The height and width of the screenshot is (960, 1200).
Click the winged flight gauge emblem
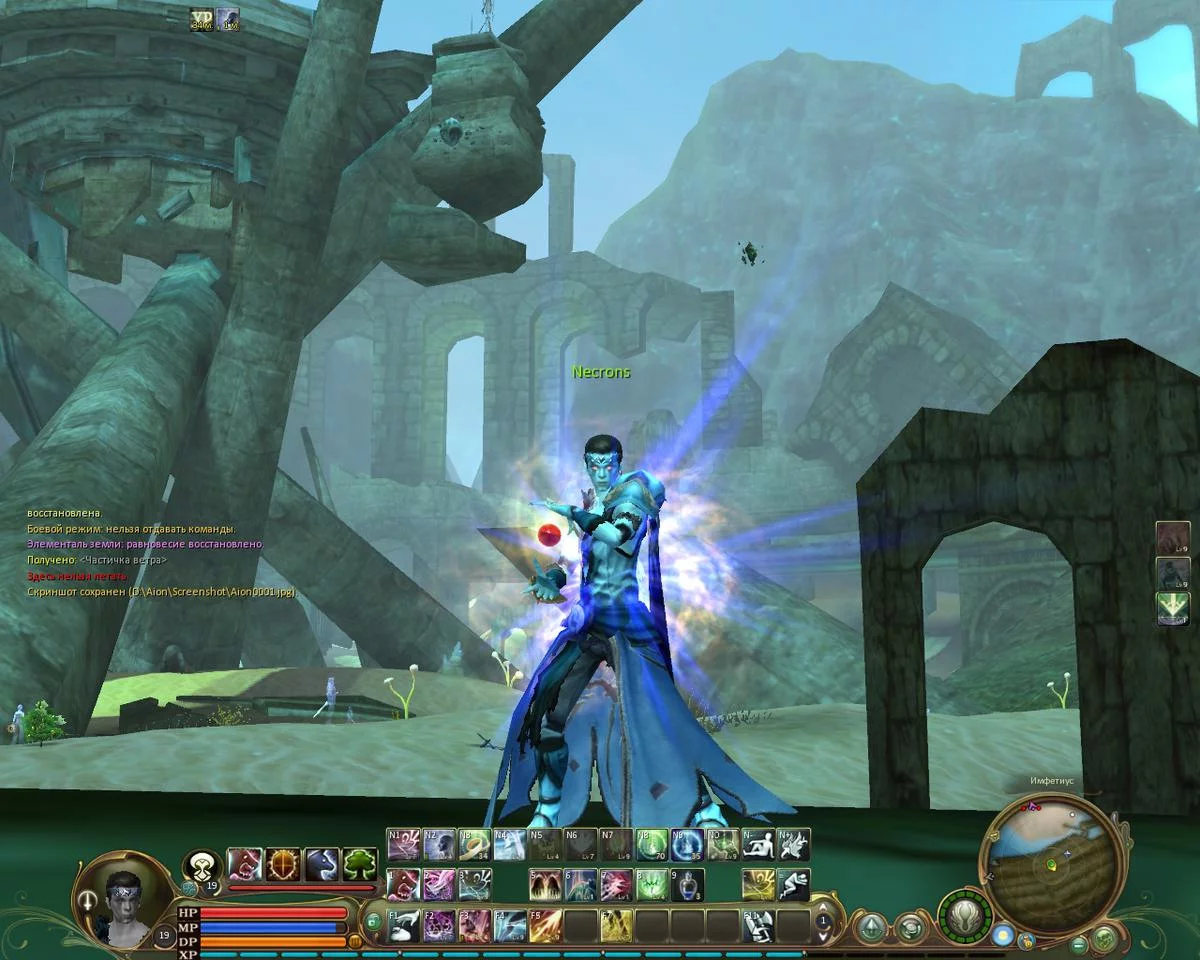point(965,915)
